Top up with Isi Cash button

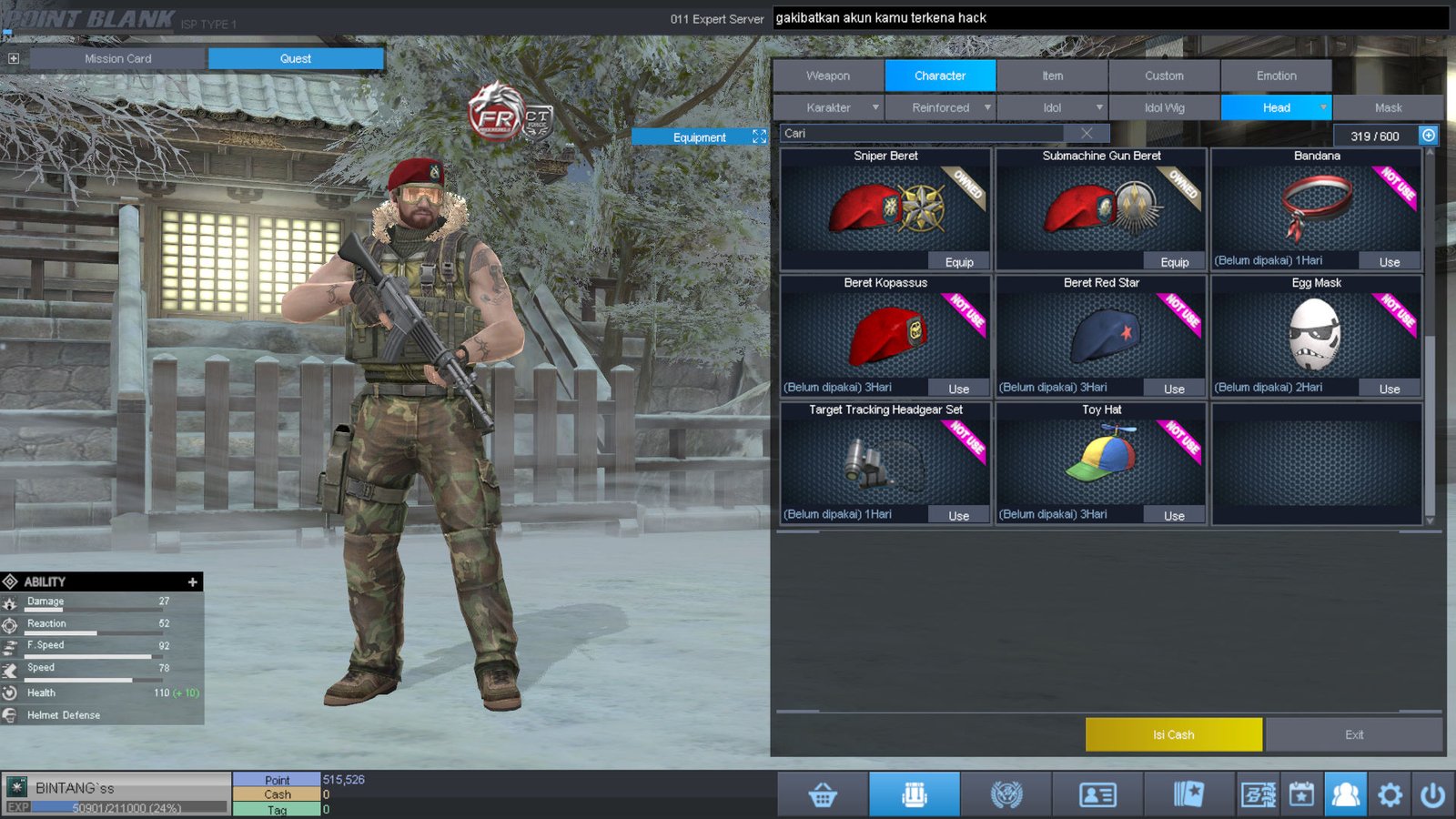coord(1173,734)
